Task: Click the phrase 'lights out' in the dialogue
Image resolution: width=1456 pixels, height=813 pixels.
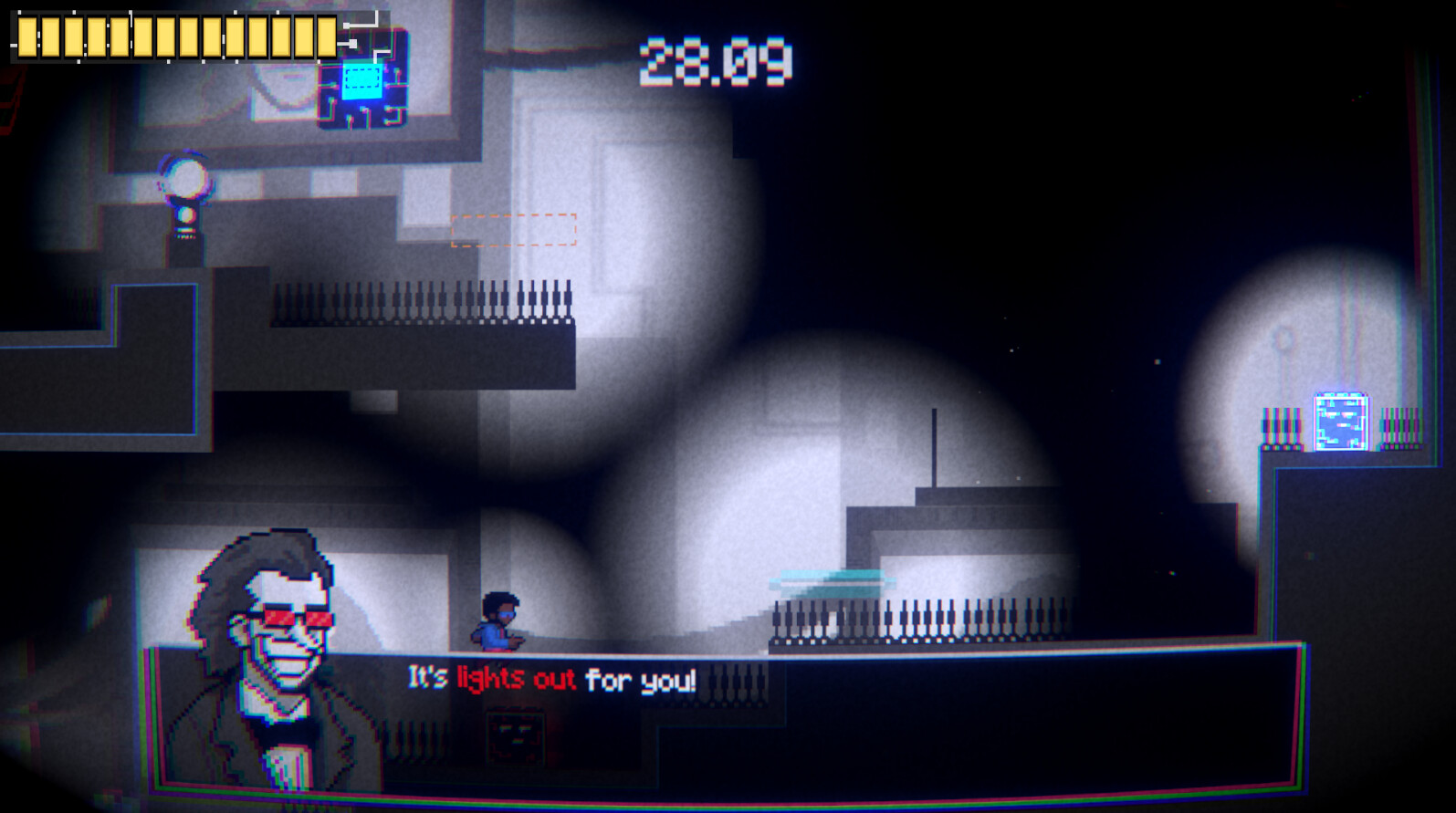Action: (x=516, y=680)
